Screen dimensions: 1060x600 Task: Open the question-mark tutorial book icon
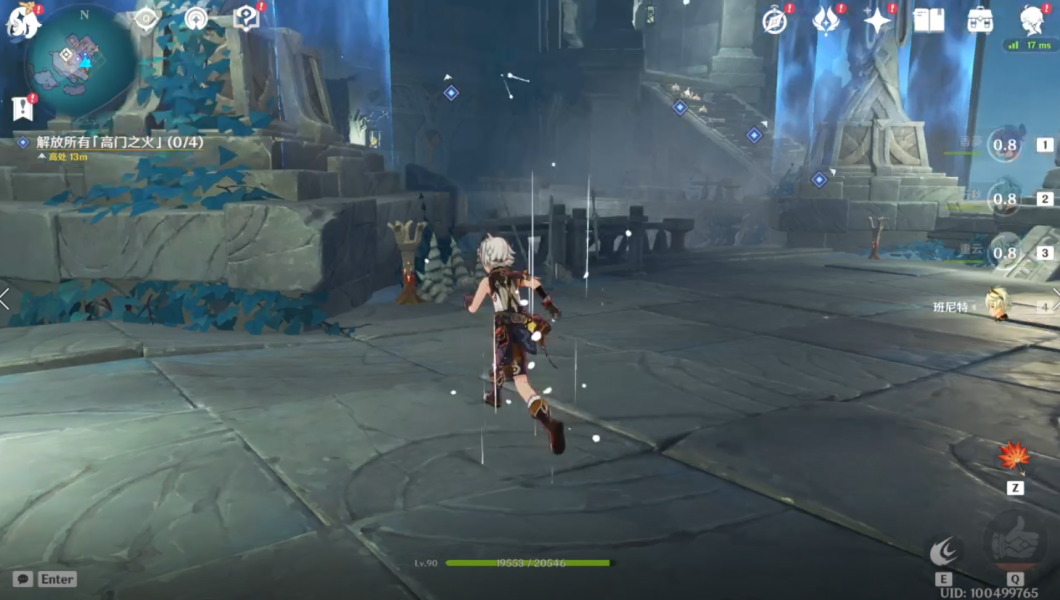[246, 18]
